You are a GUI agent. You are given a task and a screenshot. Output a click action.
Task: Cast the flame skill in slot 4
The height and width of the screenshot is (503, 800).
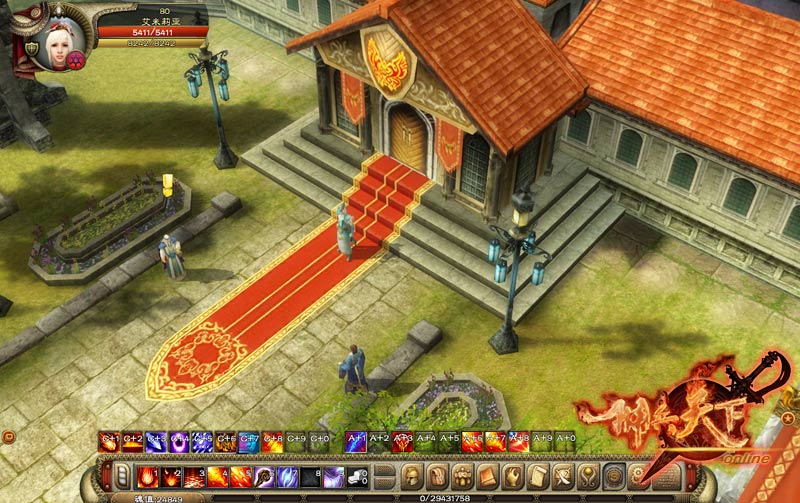pos(216,475)
